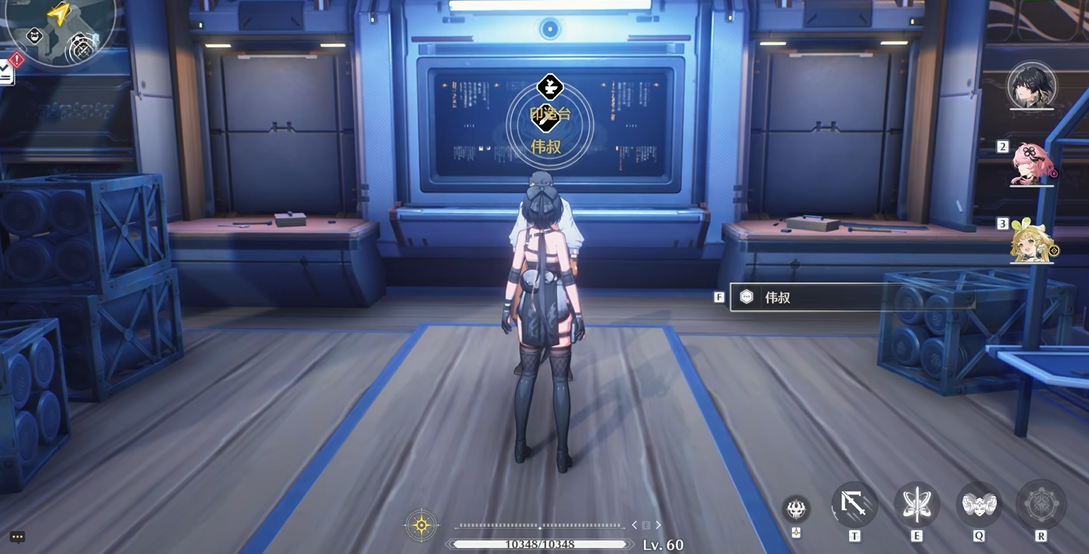This screenshot has width=1089, height=554.
Task: Switch to the blonde party member
Action: (1031, 241)
